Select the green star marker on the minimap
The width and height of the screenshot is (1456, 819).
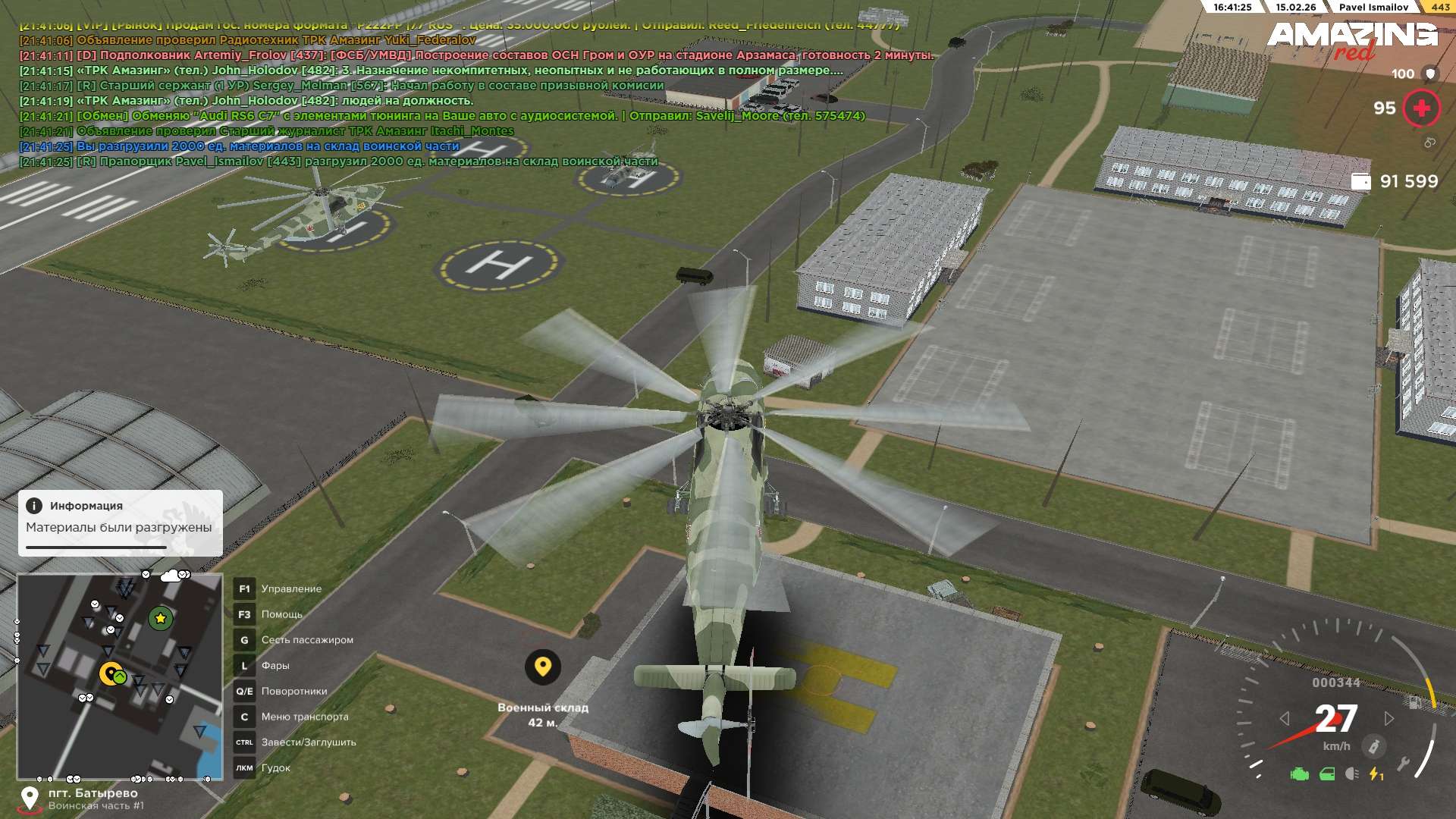[160, 618]
